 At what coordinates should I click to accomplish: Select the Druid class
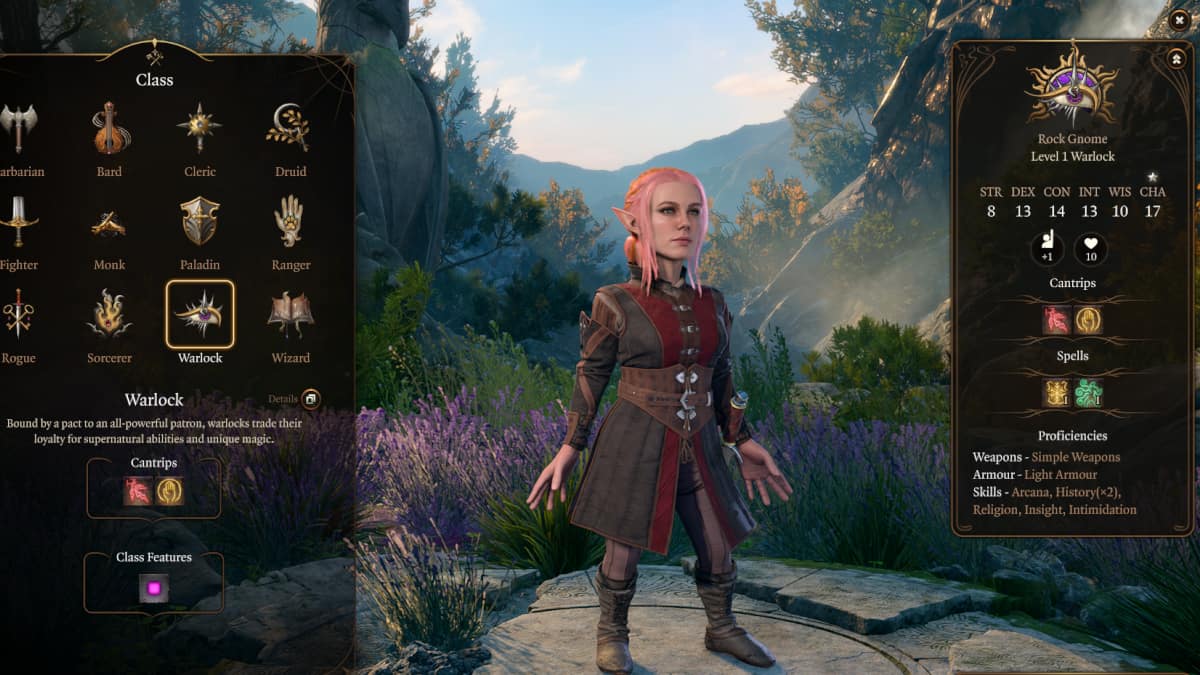pyautogui.click(x=290, y=128)
